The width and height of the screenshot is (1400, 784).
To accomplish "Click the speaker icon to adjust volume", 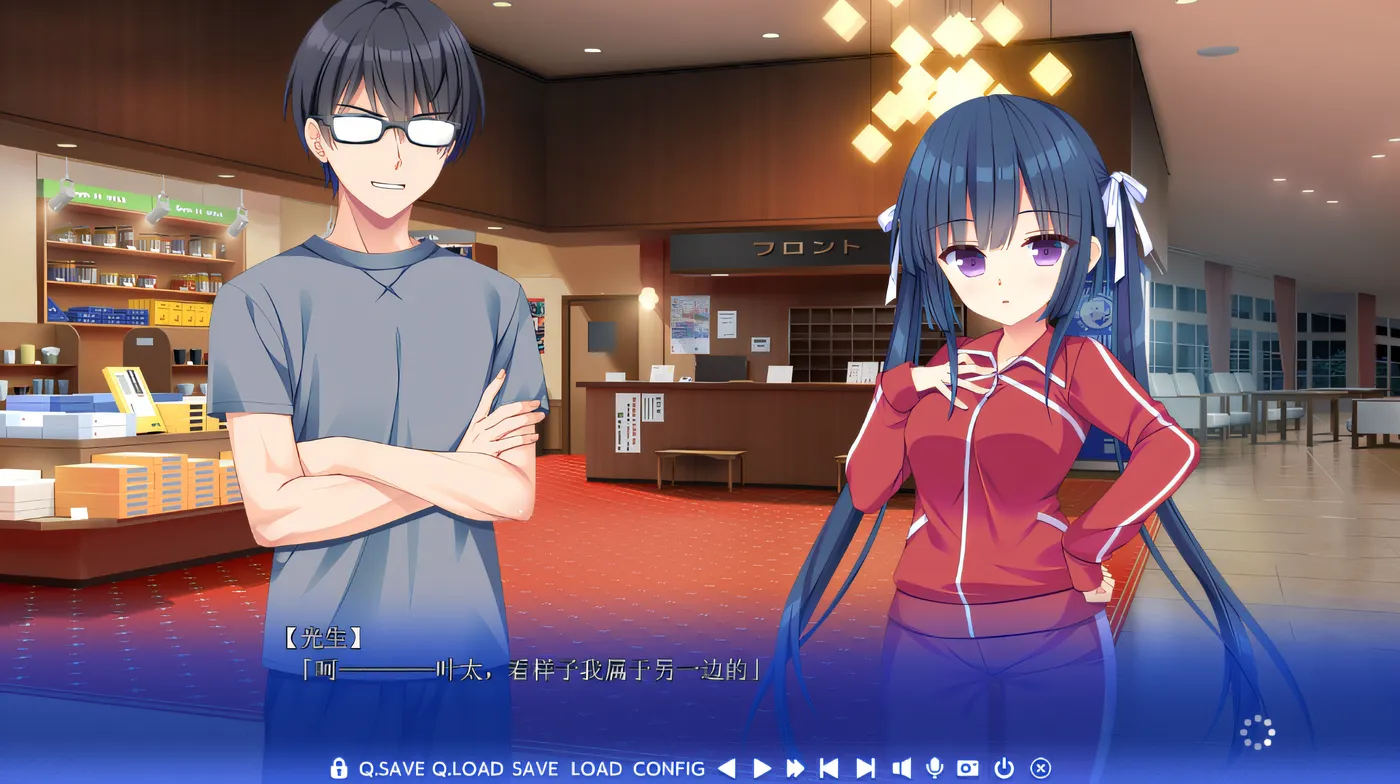I will [900, 768].
